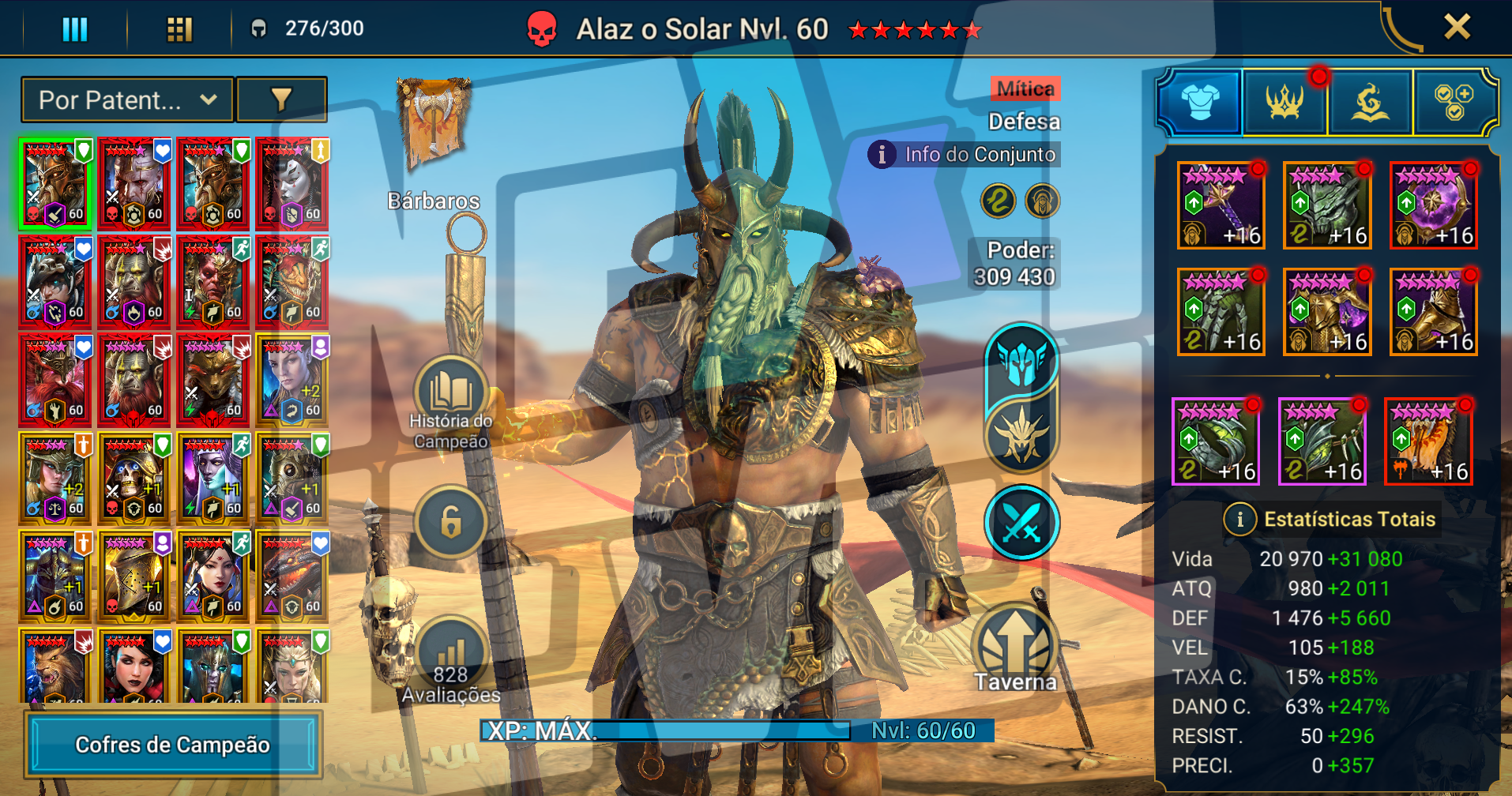Select the equipped green ring accessory

tap(1216, 441)
